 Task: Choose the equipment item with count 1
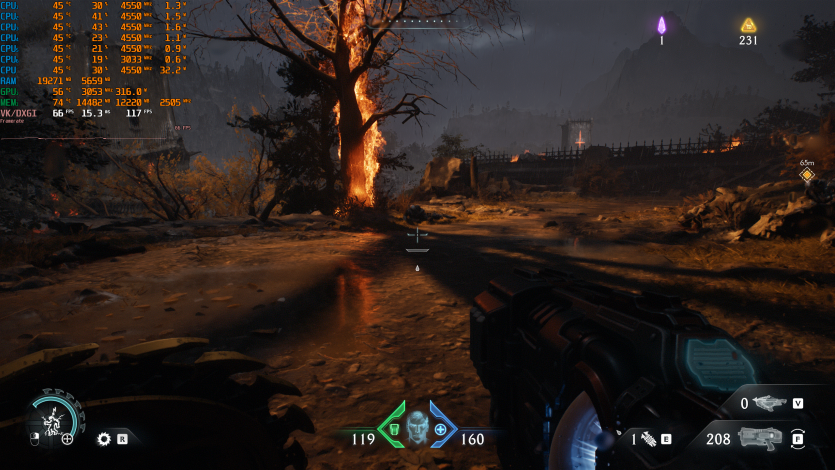click(646, 438)
